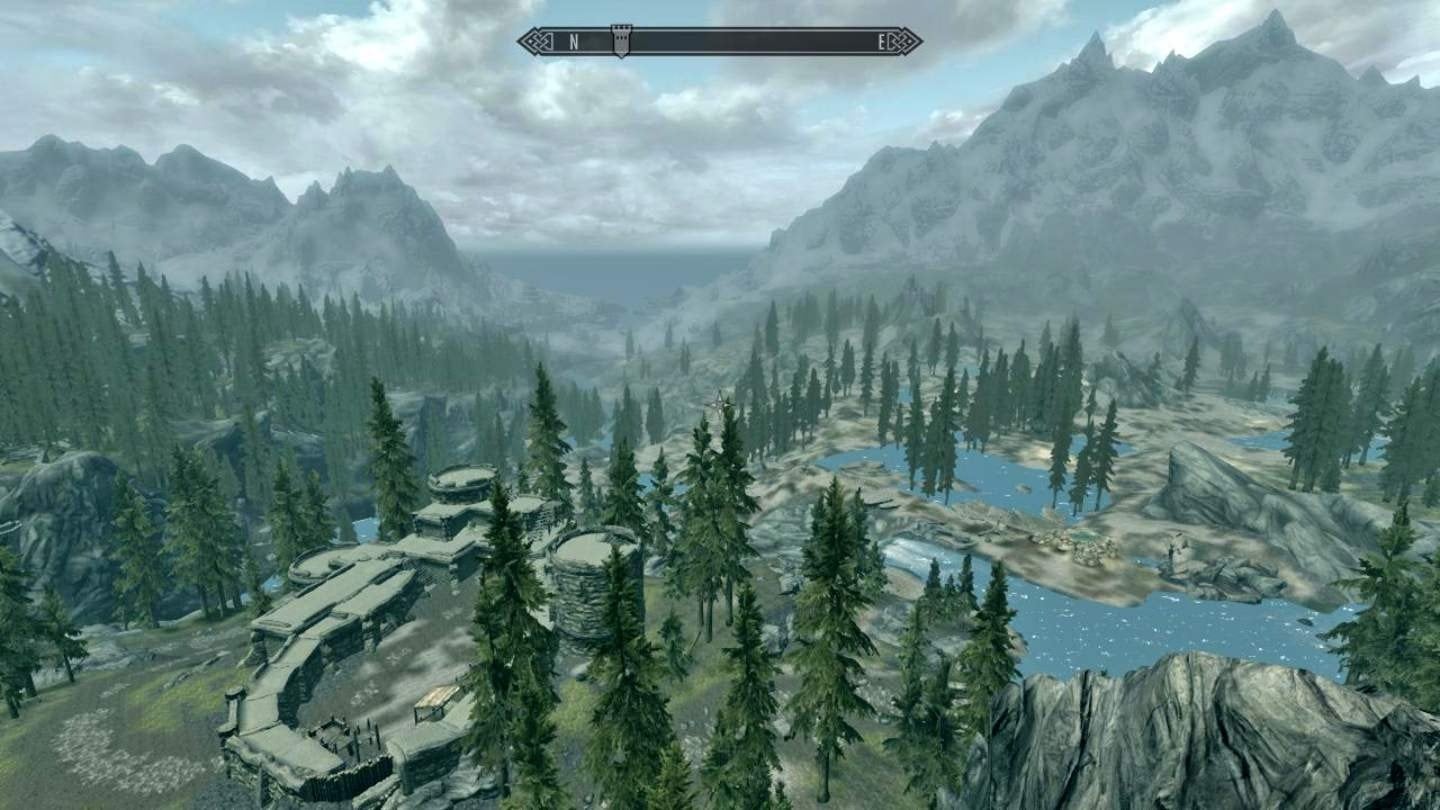The width and height of the screenshot is (1440, 810).
Task: Click the quest marker star above the trees
Action: click(x=719, y=403)
